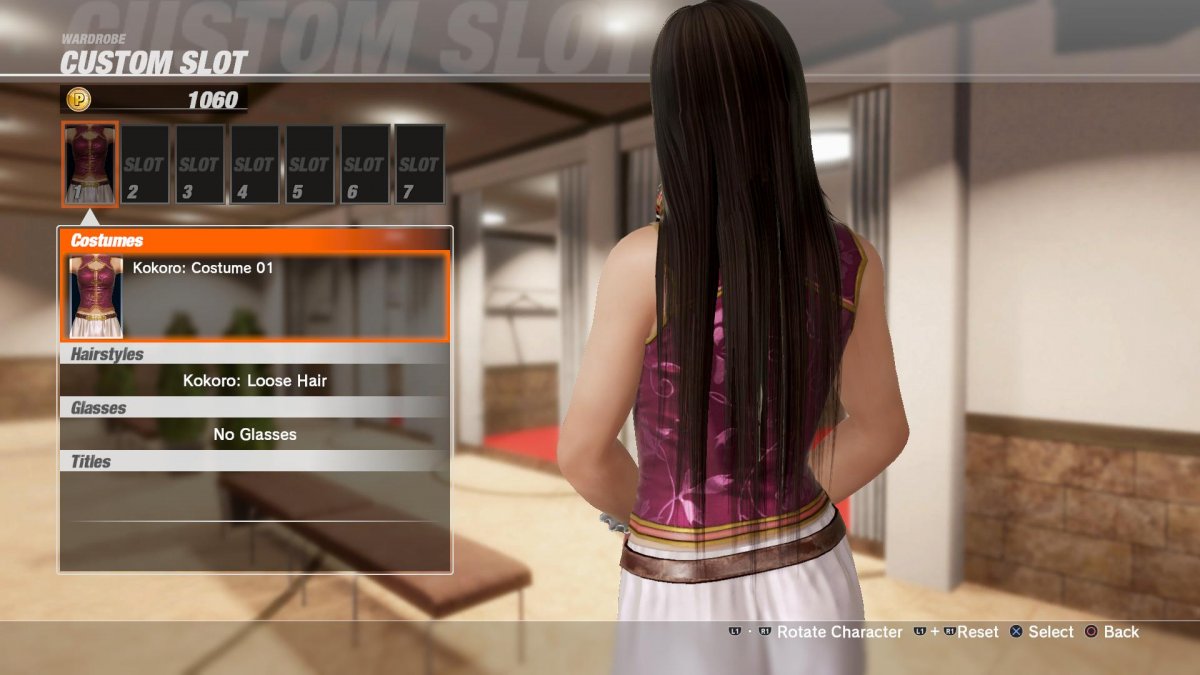Pick empty custom slot 3
Viewport: 1200px width, 675px height.
tap(199, 164)
